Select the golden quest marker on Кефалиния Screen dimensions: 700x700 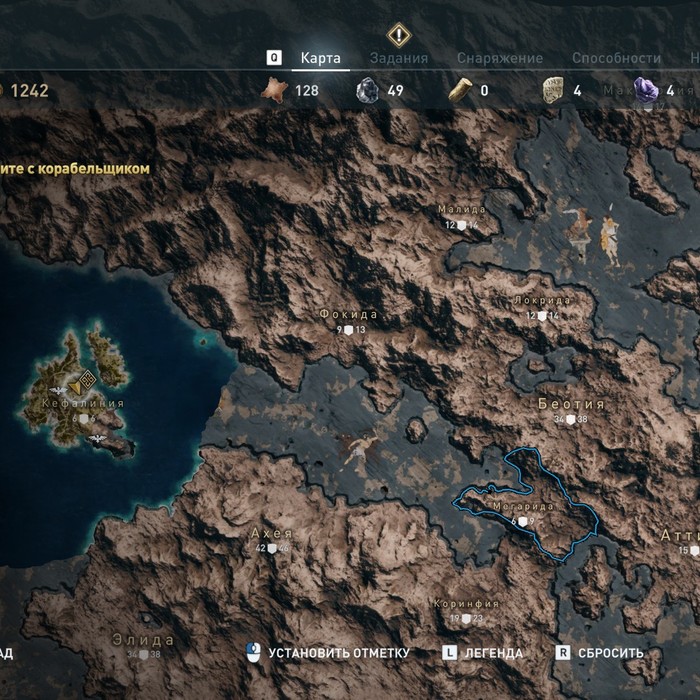pyautogui.click(x=84, y=379)
